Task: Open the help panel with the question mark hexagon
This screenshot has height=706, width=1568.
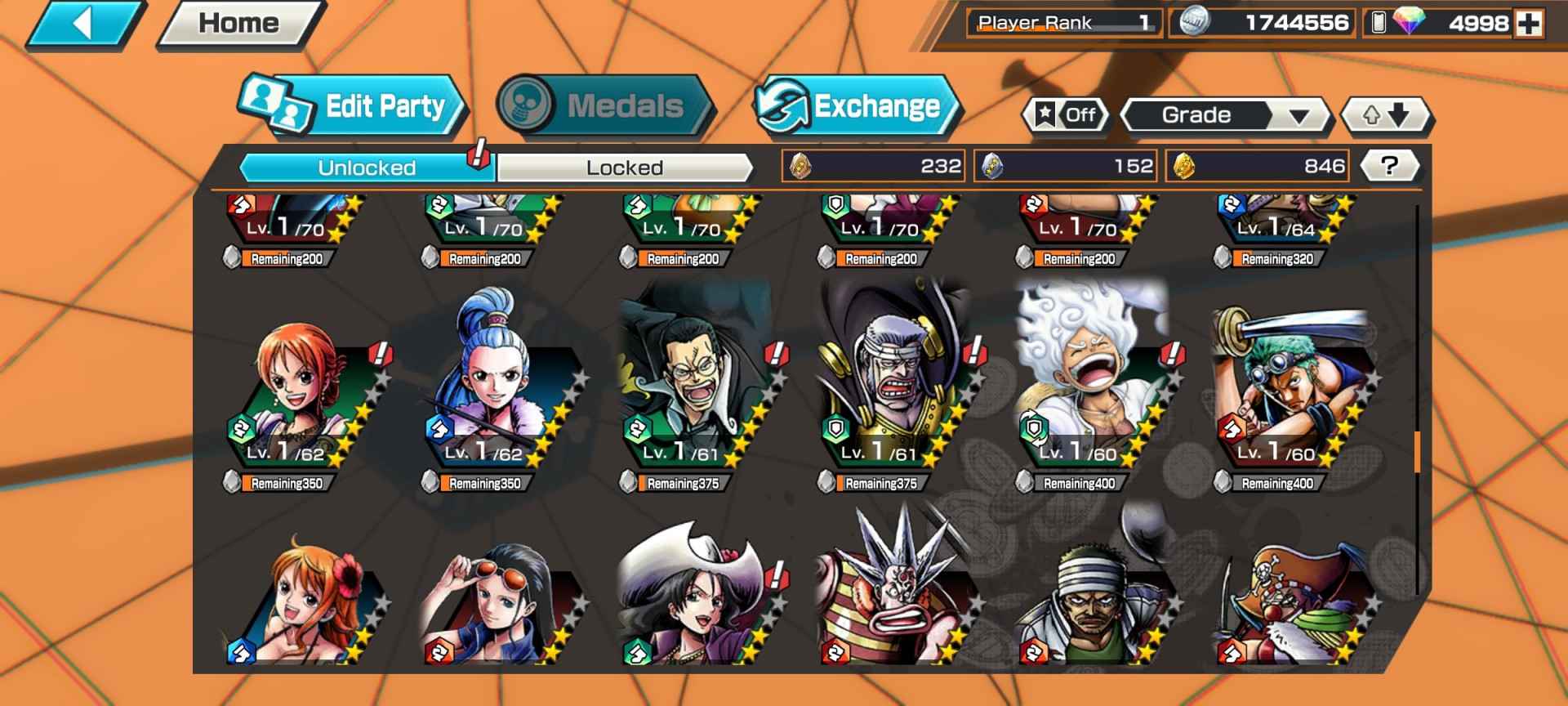Action: click(x=1392, y=164)
